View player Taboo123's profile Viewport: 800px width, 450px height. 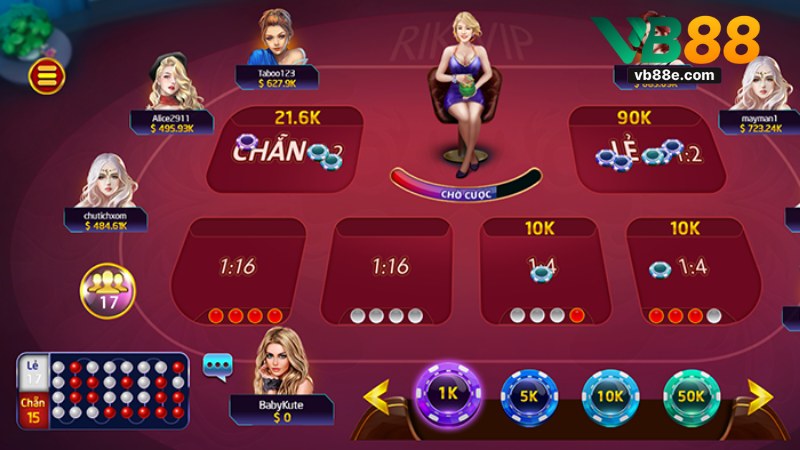280,40
